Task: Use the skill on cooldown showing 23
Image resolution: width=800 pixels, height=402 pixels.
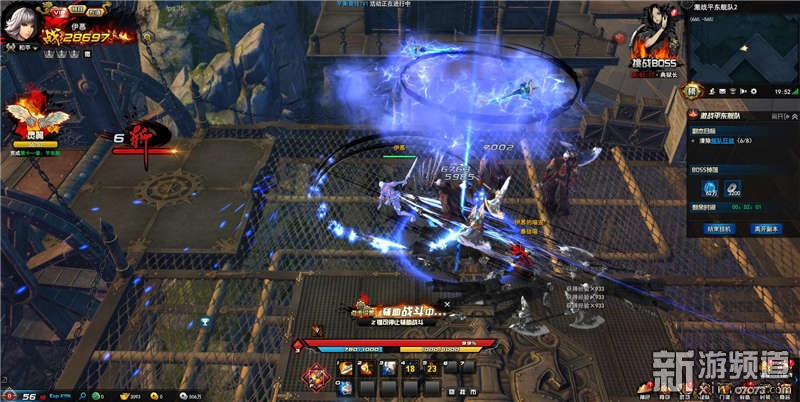Action: click(432, 368)
